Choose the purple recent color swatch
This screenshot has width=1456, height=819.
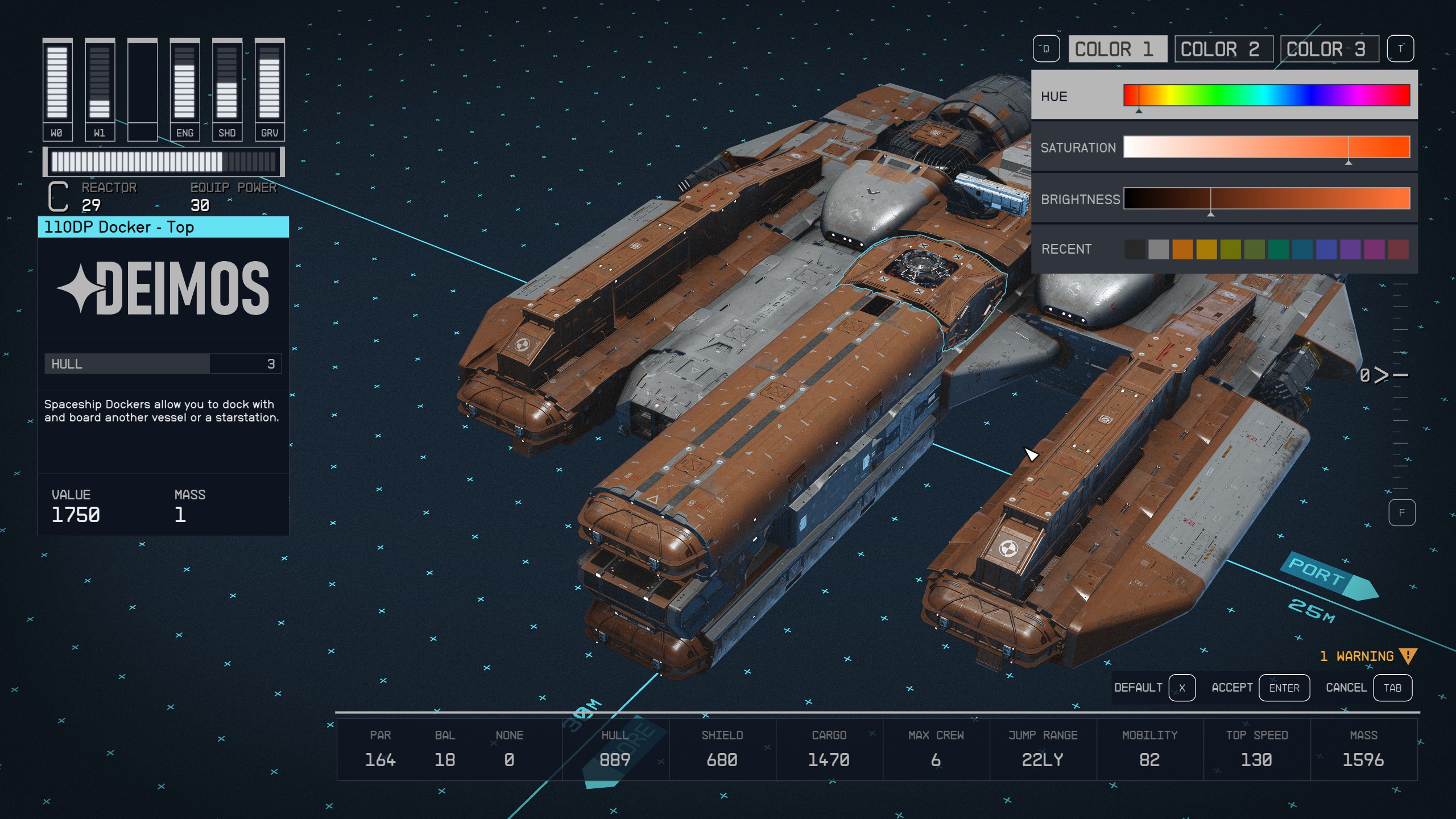pos(1350,249)
